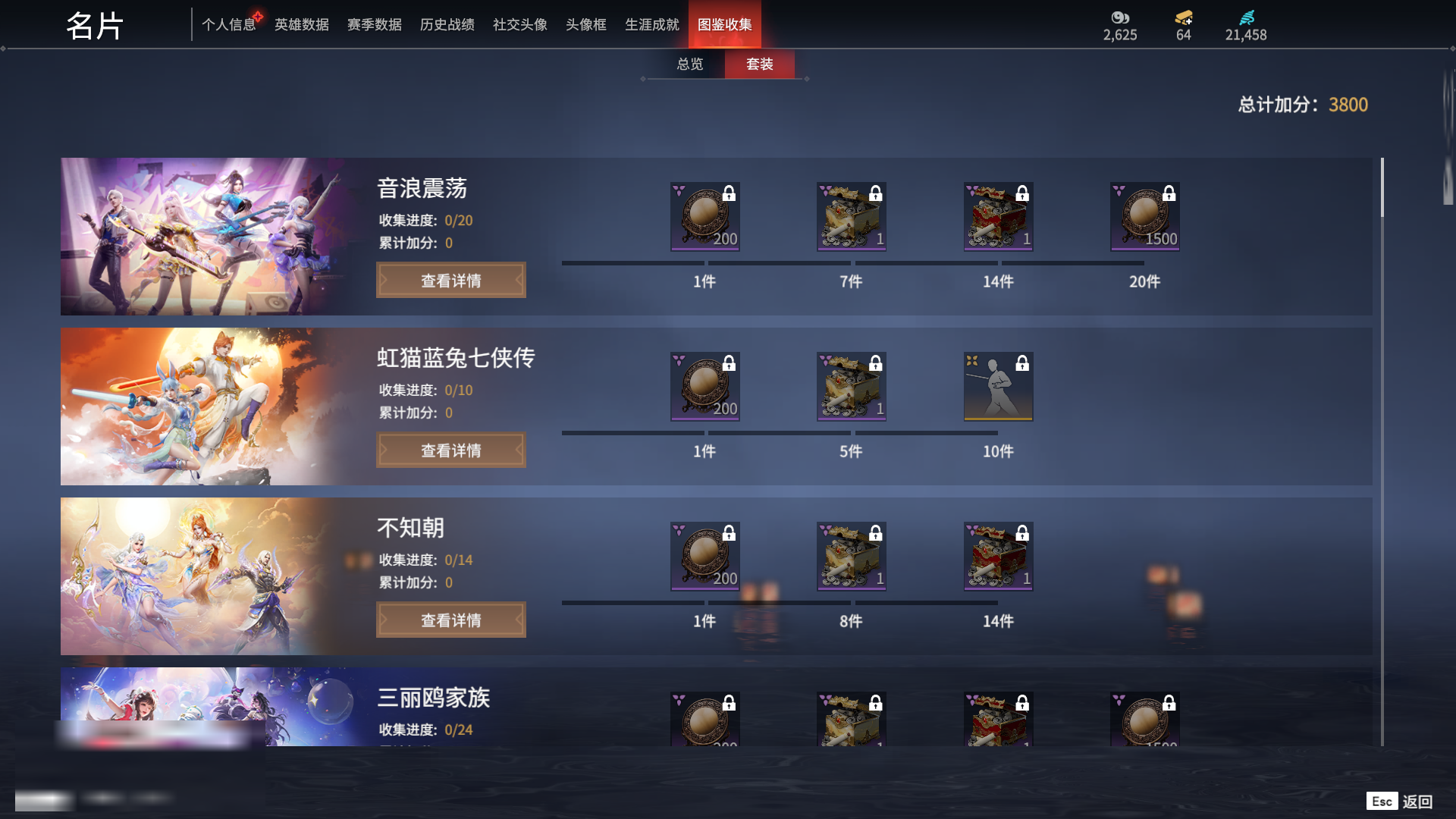Click the set list scrollbar
The height and width of the screenshot is (819, 1456).
[1382, 188]
